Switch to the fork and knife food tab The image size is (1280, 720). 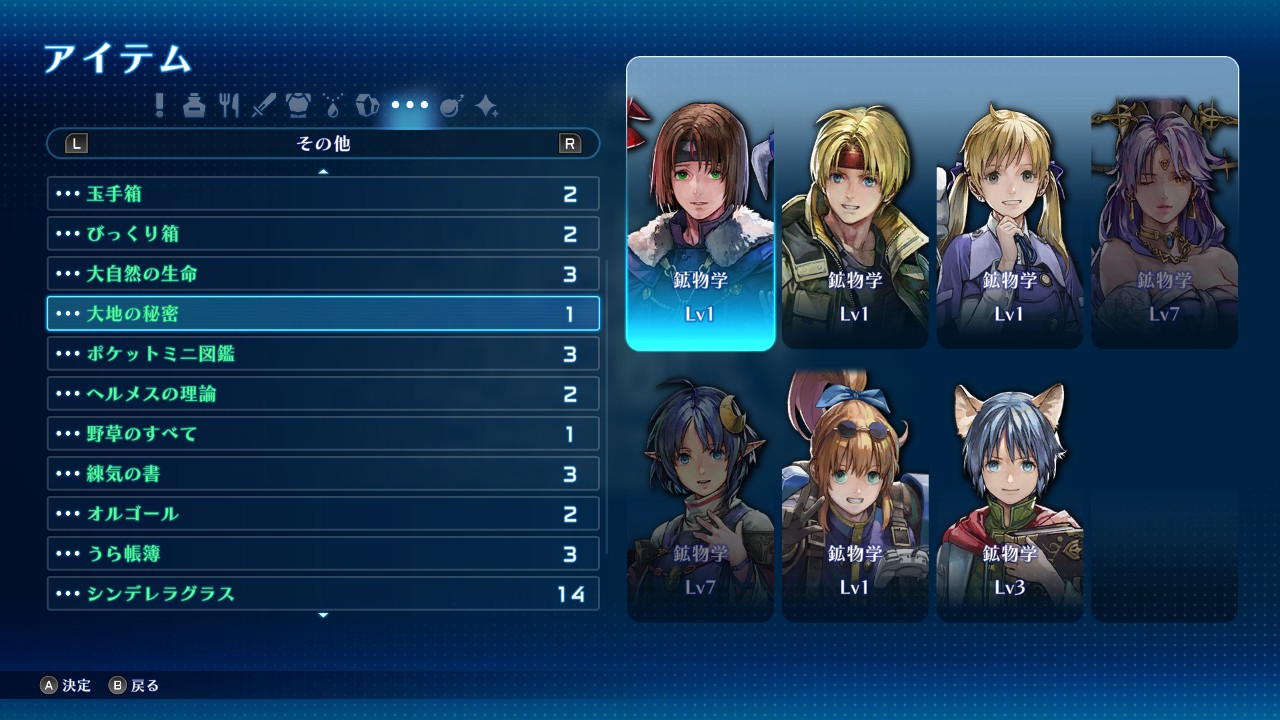tap(229, 105)
